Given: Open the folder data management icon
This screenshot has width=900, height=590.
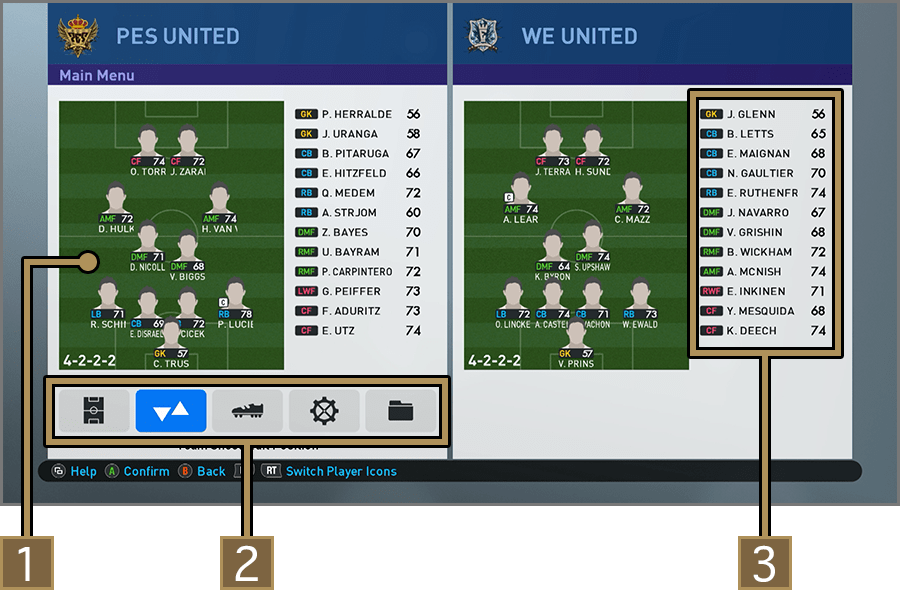Looking at the screenshot, I should (401, 411).
